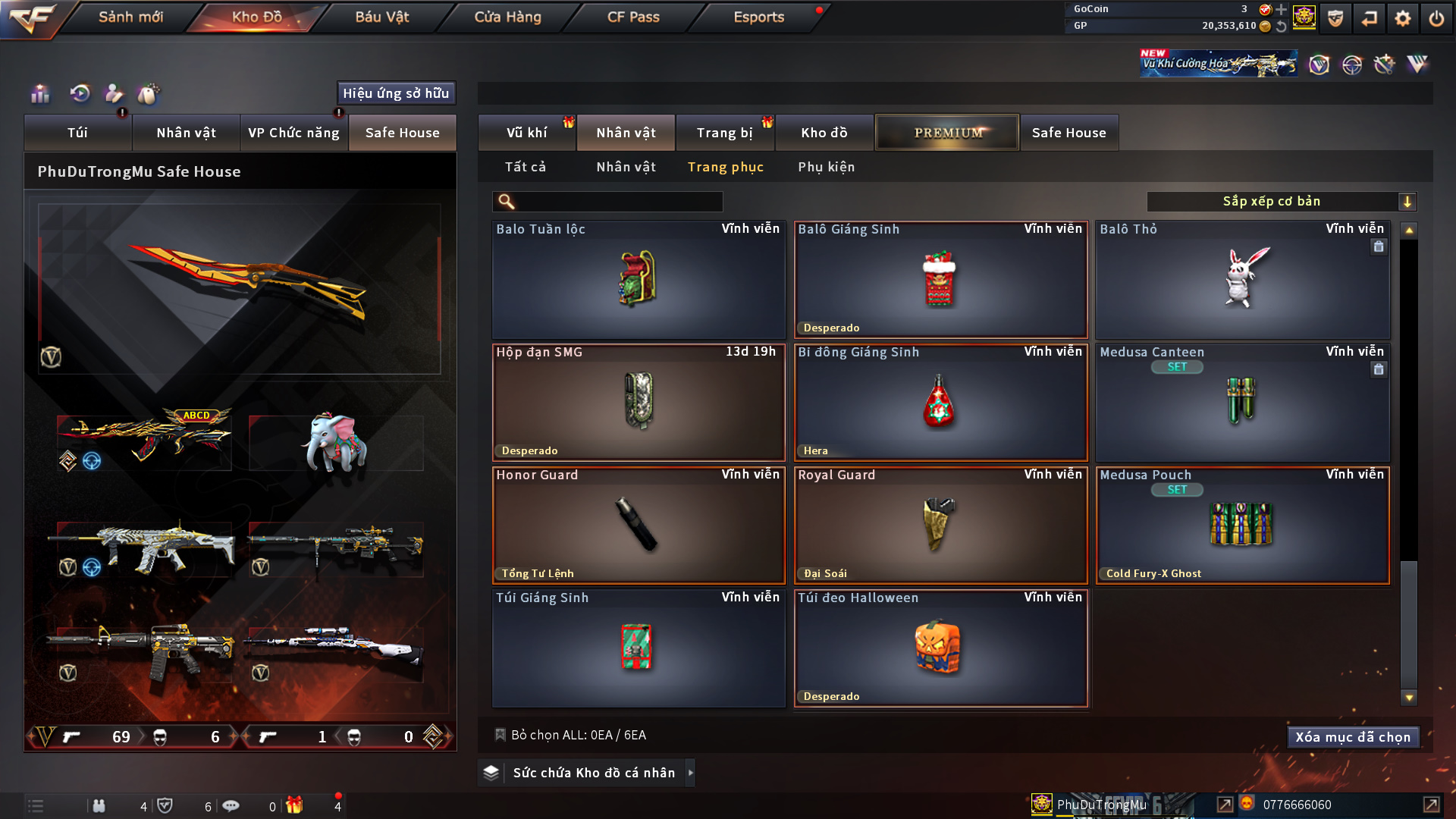Open Hiệu ứng sở hữu button

tap(396, 93)
